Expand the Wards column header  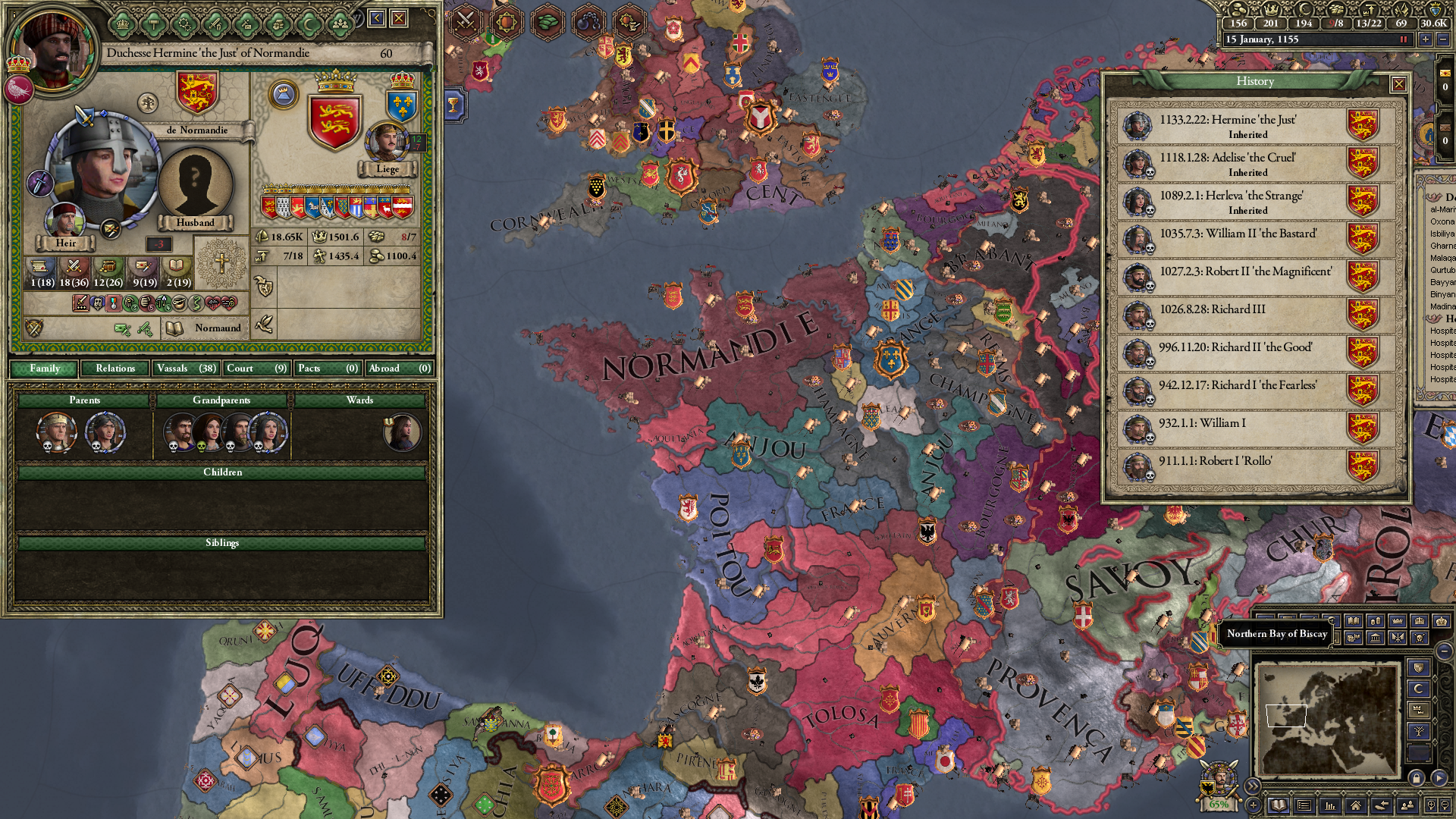pyautogui.click(x=362, y=400)
